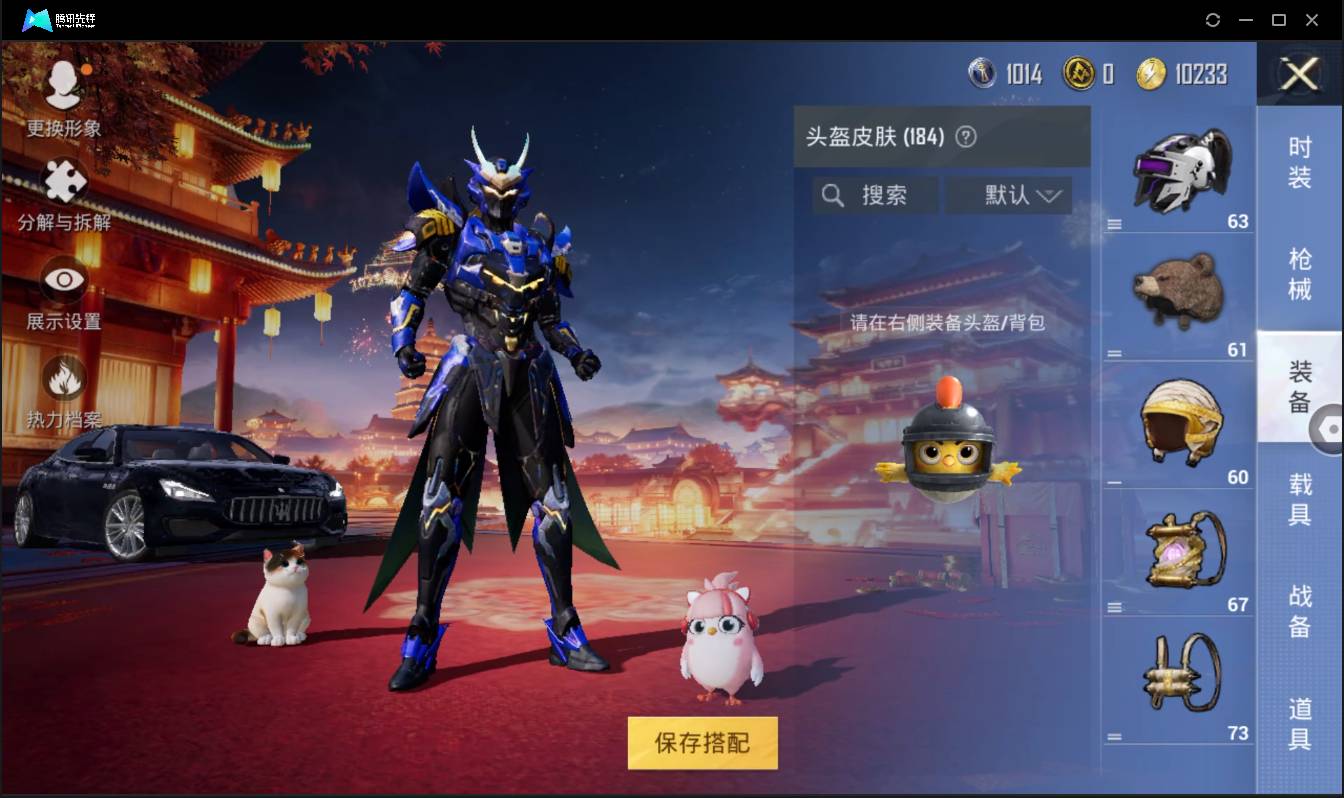Click the search magnifier in helmet panel

click(x=833, y=195)
